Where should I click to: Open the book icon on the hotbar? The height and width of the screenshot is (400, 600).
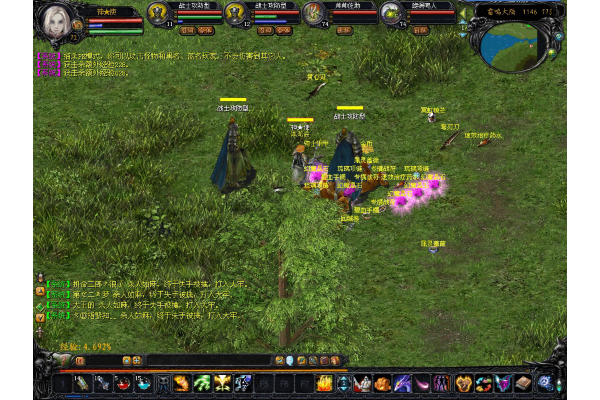pyautogui.click(x=523, y=383)
